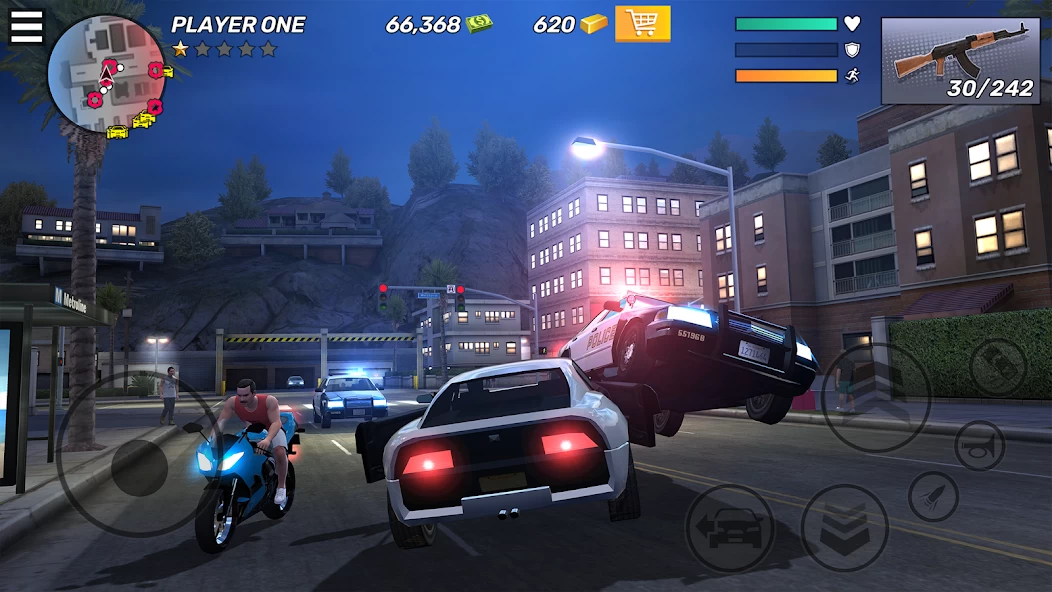Tap the green cash money icon
The width and height of the screenshot is (1052, 592).
[479, 24]
